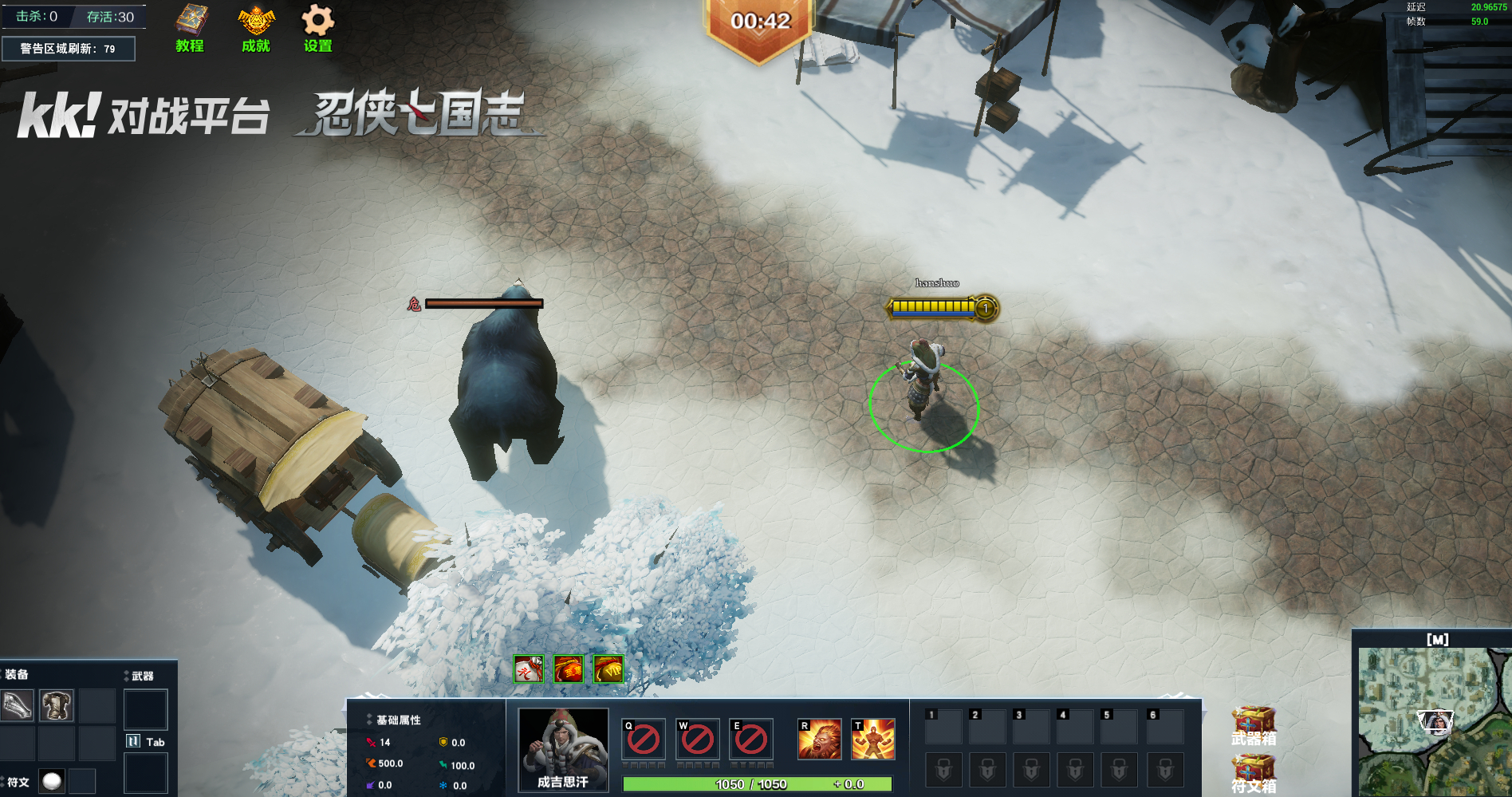Click the red 至尊 bag icon

pyautogui.click(x=569, y=669)
